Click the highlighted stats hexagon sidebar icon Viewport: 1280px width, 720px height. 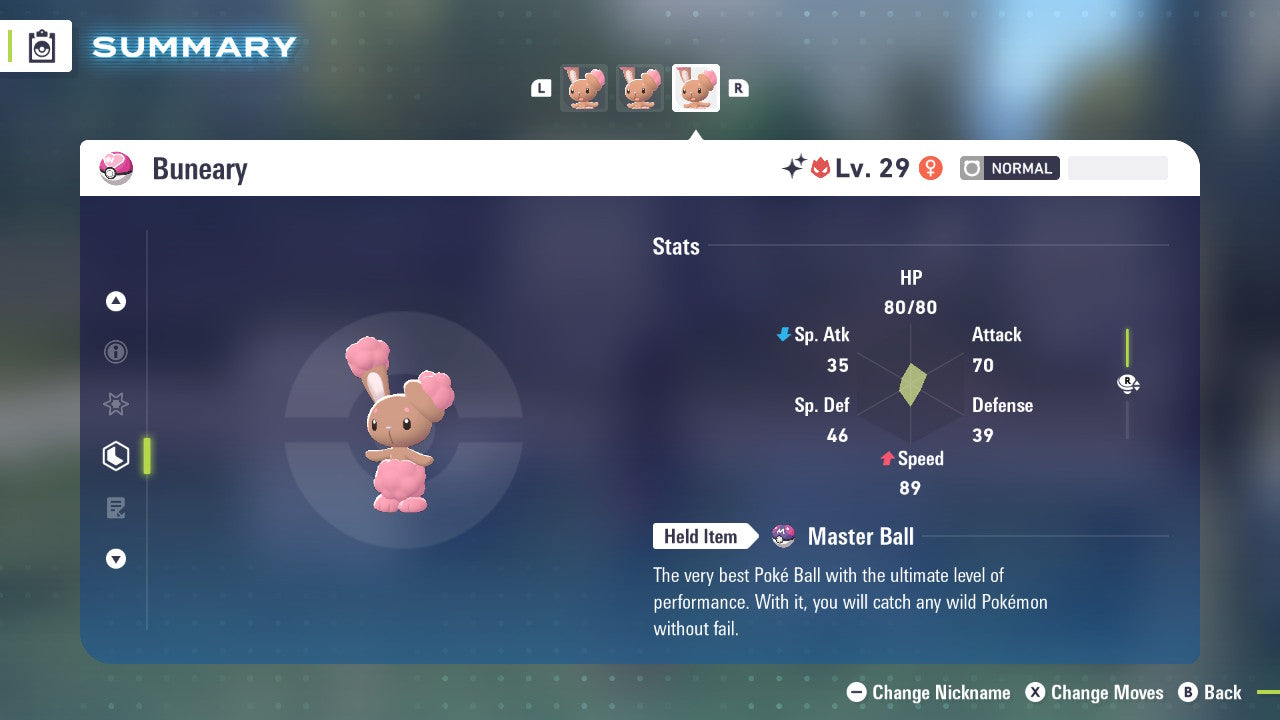pos(116,456)
